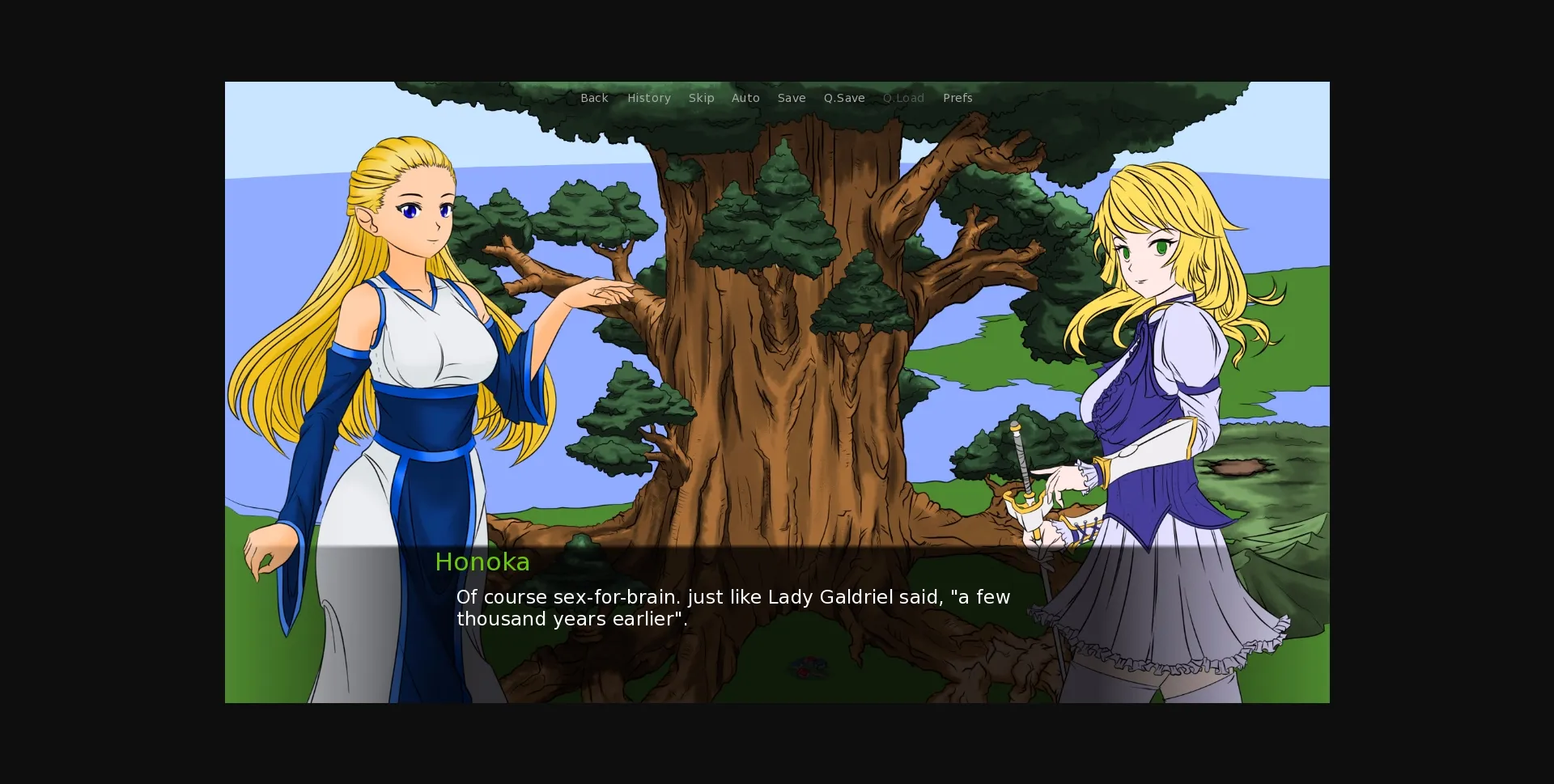
Task: Open Prefs from the quick menu
Action: 957,98
